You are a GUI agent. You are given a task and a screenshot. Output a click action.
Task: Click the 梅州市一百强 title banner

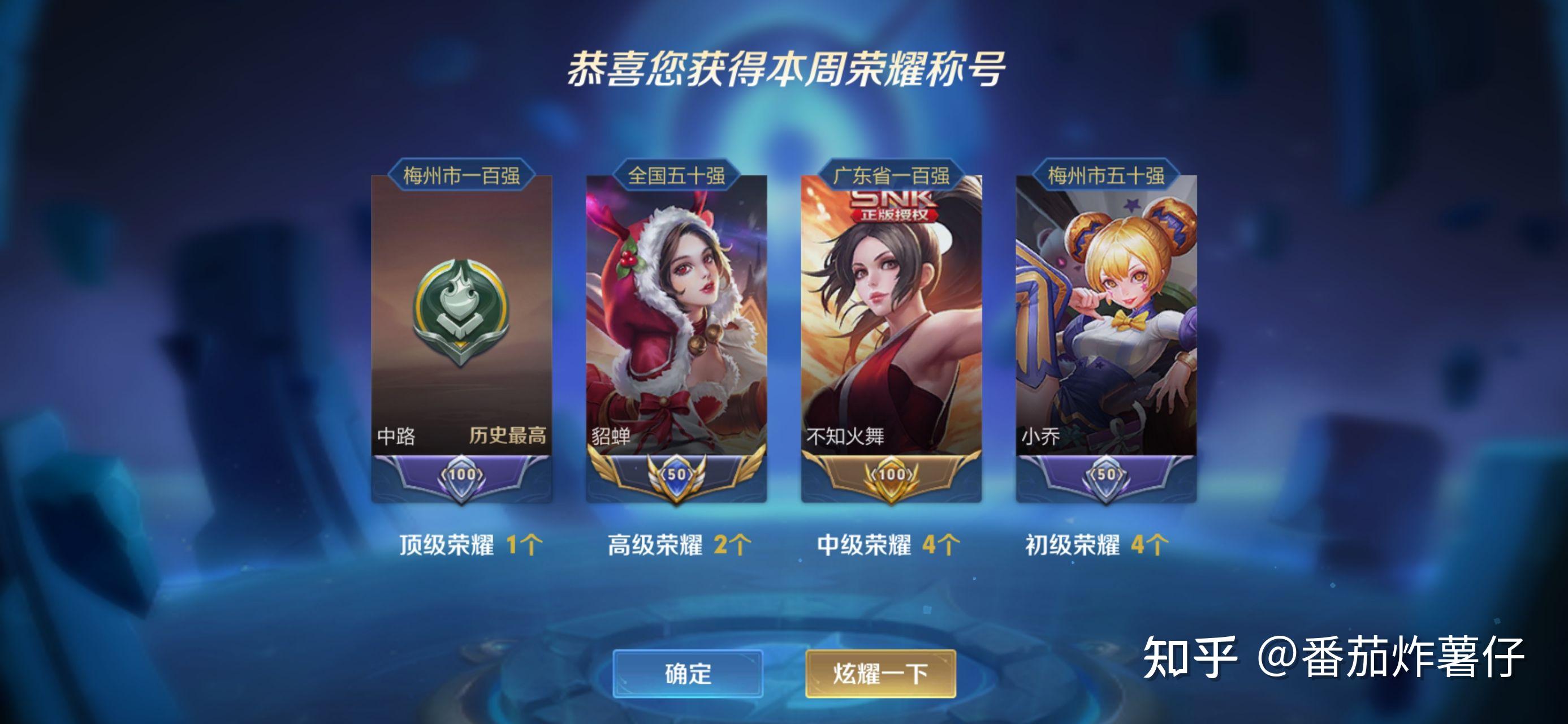point(463,178)
